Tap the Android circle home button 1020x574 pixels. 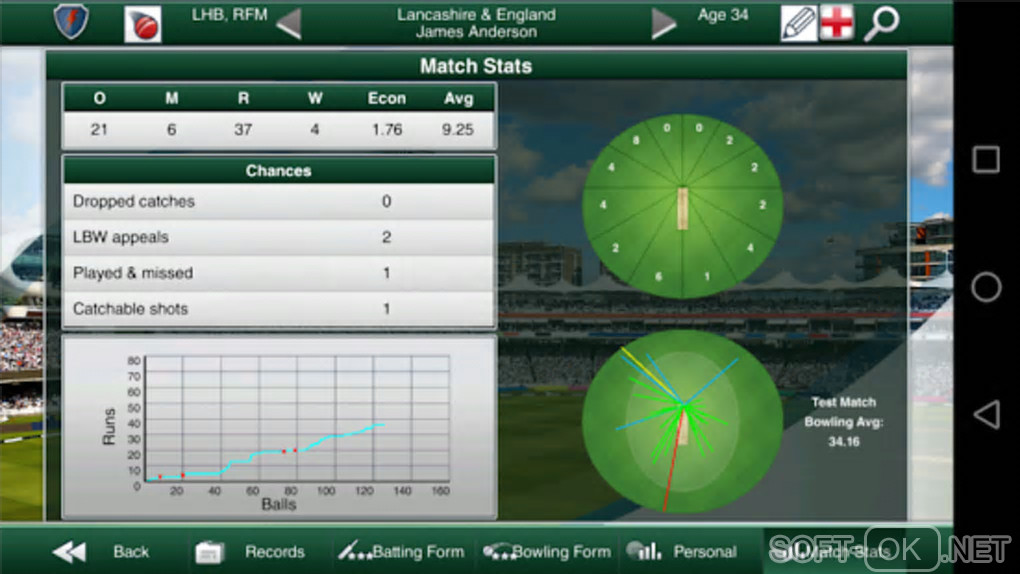click(986, 287)
